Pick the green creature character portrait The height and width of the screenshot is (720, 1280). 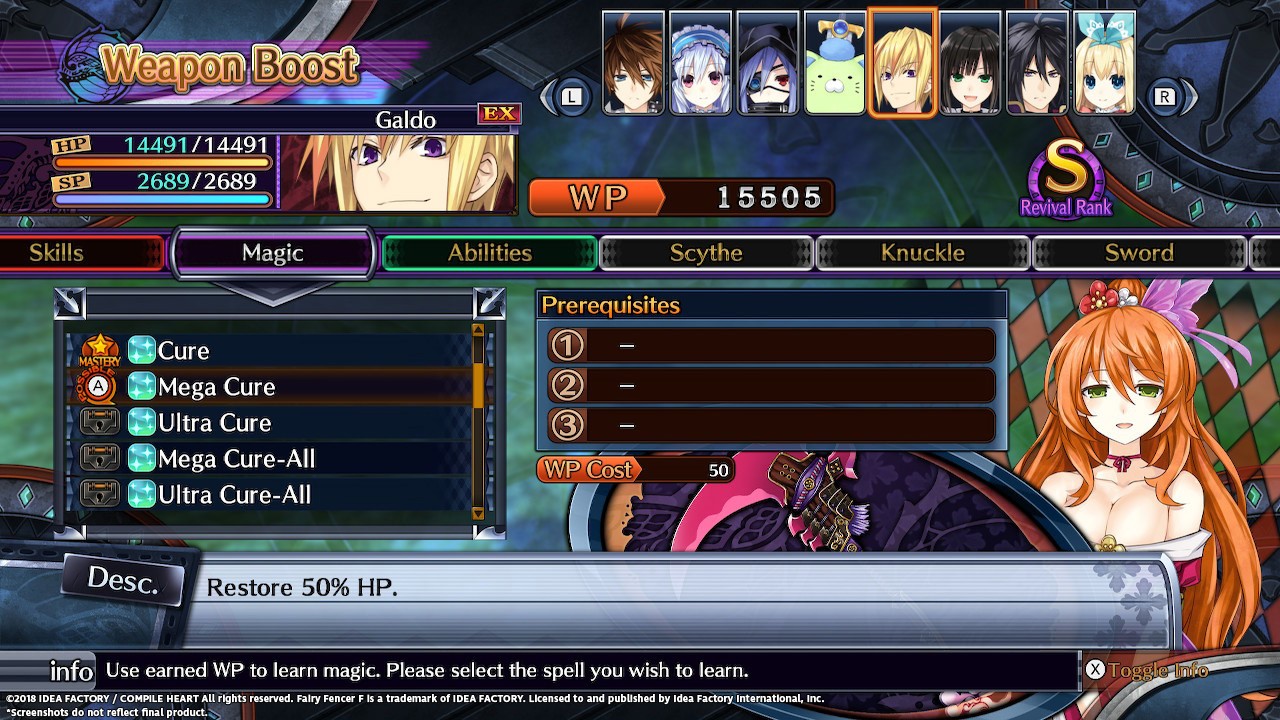pyautogui.click(x=834, y=63)
